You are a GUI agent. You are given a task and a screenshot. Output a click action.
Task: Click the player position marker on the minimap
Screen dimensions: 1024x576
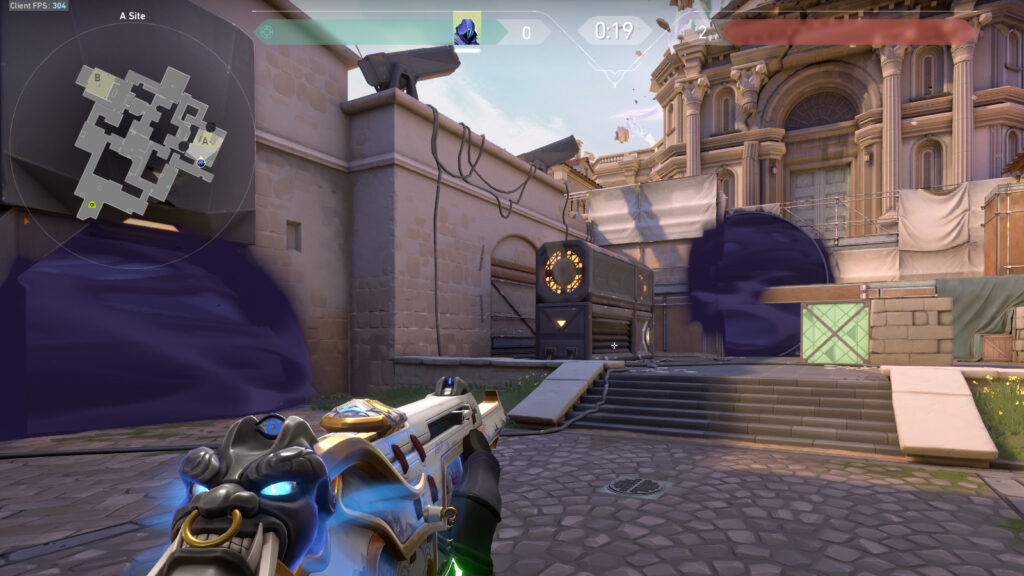click(x=201, y=162)
